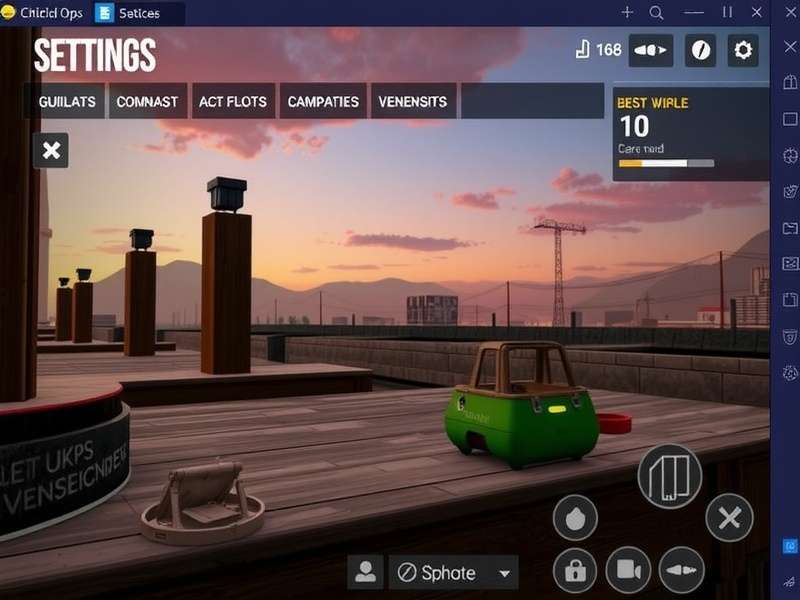Open the Setices window tab

[x=139, y=13]
